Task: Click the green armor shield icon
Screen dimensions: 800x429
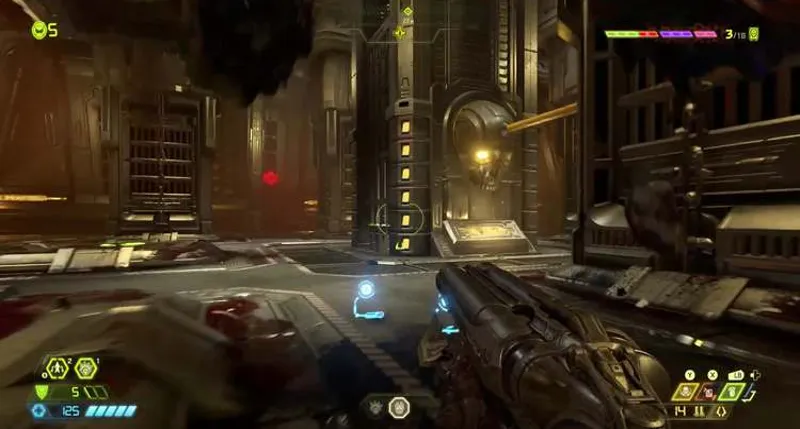Action: 42,391
